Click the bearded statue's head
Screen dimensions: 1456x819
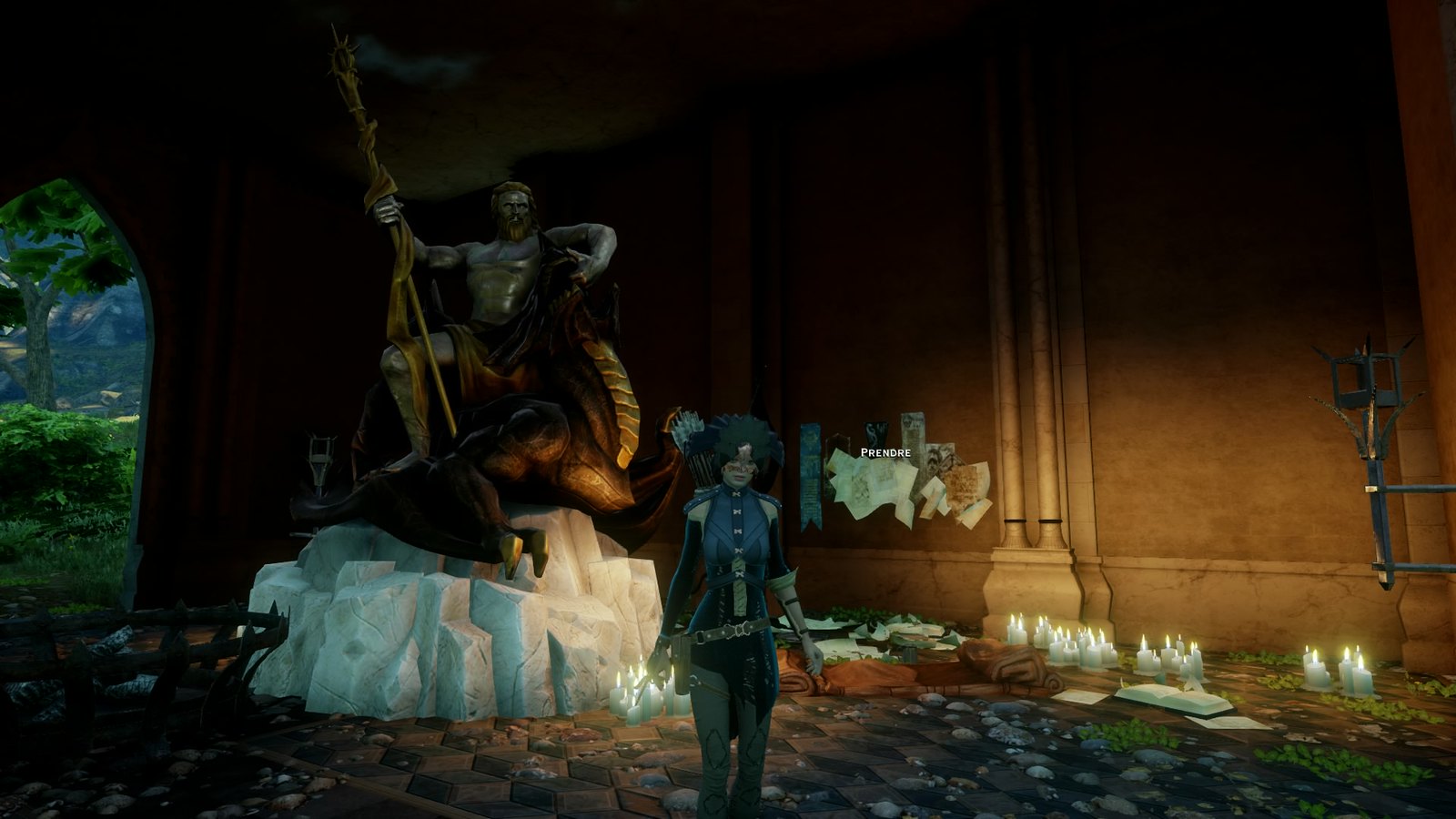[514, 209]
